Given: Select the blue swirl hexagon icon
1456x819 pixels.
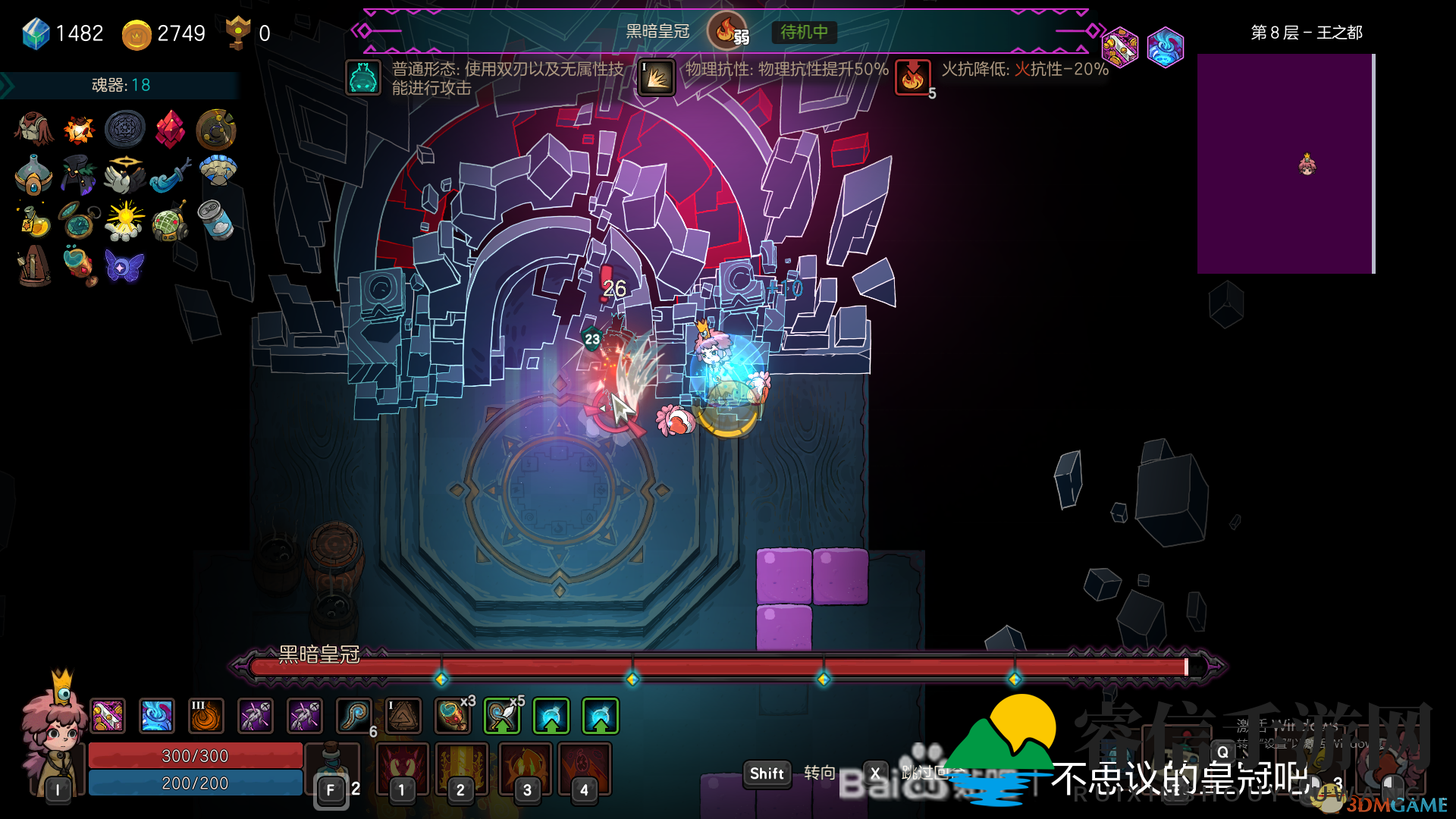Looking at the screenshot, I should pyautogui.click(x=1165, y=47).
